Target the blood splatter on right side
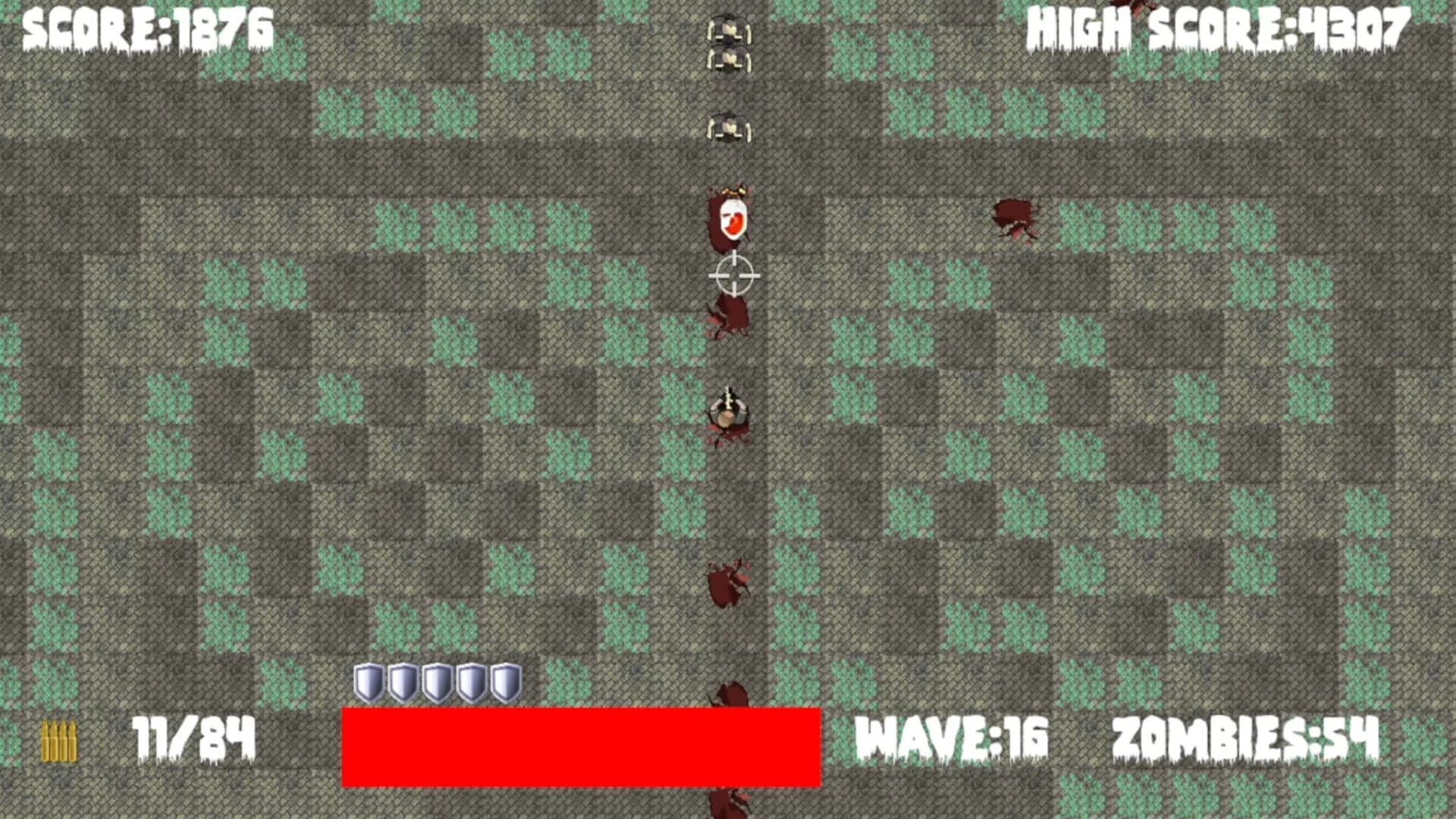The height and width of the screenshot is (819, 1456). (x=1015, y=216)
